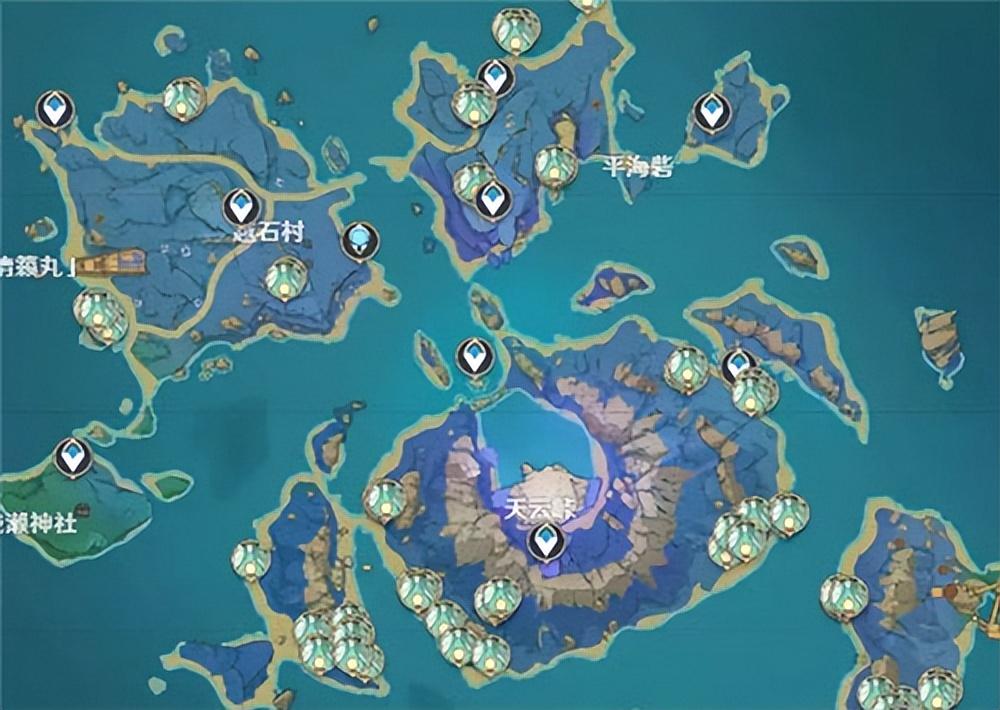The image size is (1000, 710).
Task: Select the waypoint on the islet east of 平海砦
Action: [711, 110]
